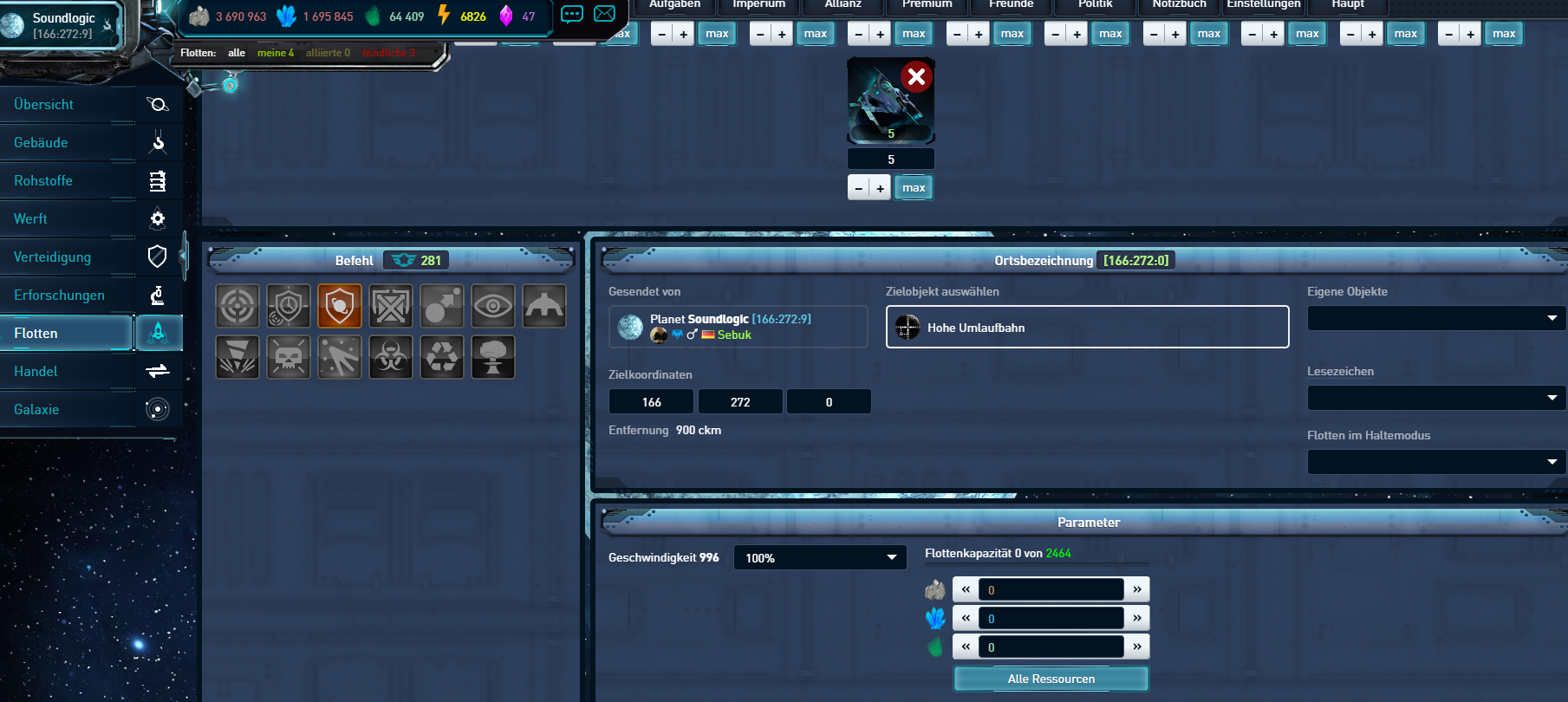Select the recycling mission order icon
Image resolution: width=1568 pixels, height=702 pixels.
pos(442,357)
